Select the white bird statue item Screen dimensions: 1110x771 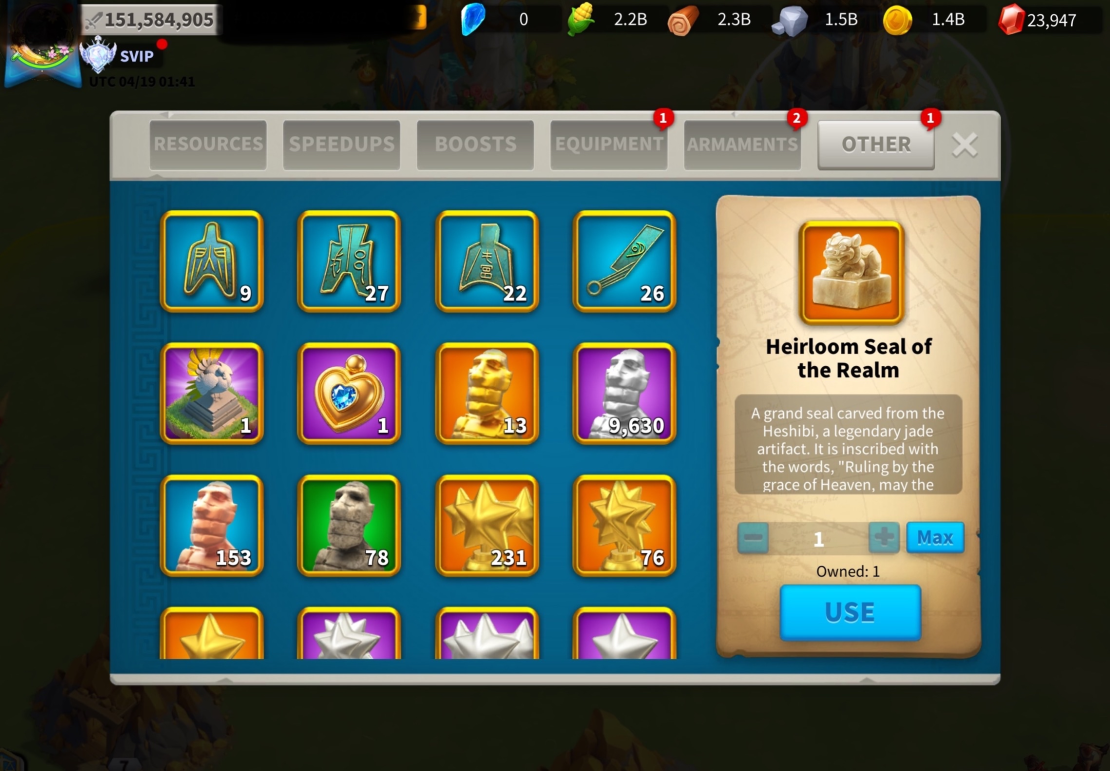(212, 393)
